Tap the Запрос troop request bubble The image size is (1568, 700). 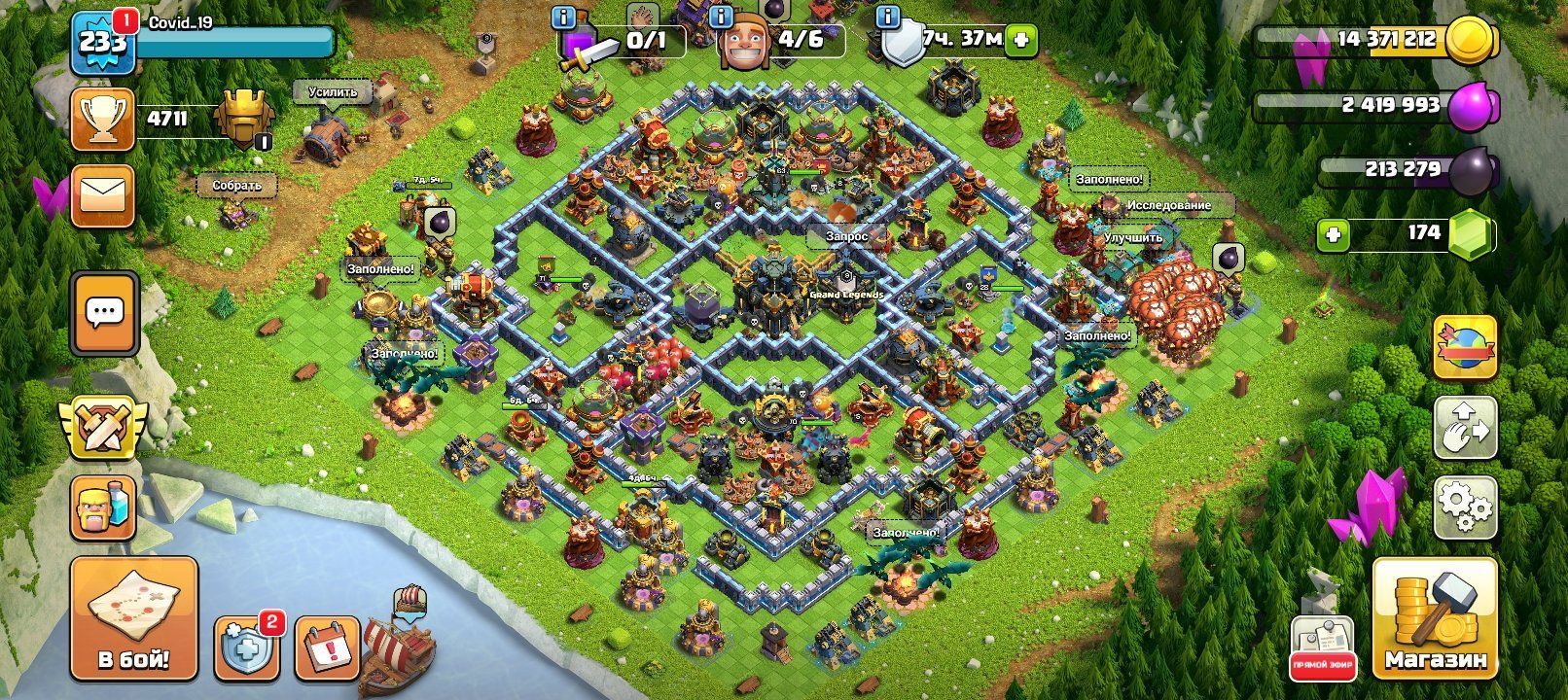[x=846, y=236]
